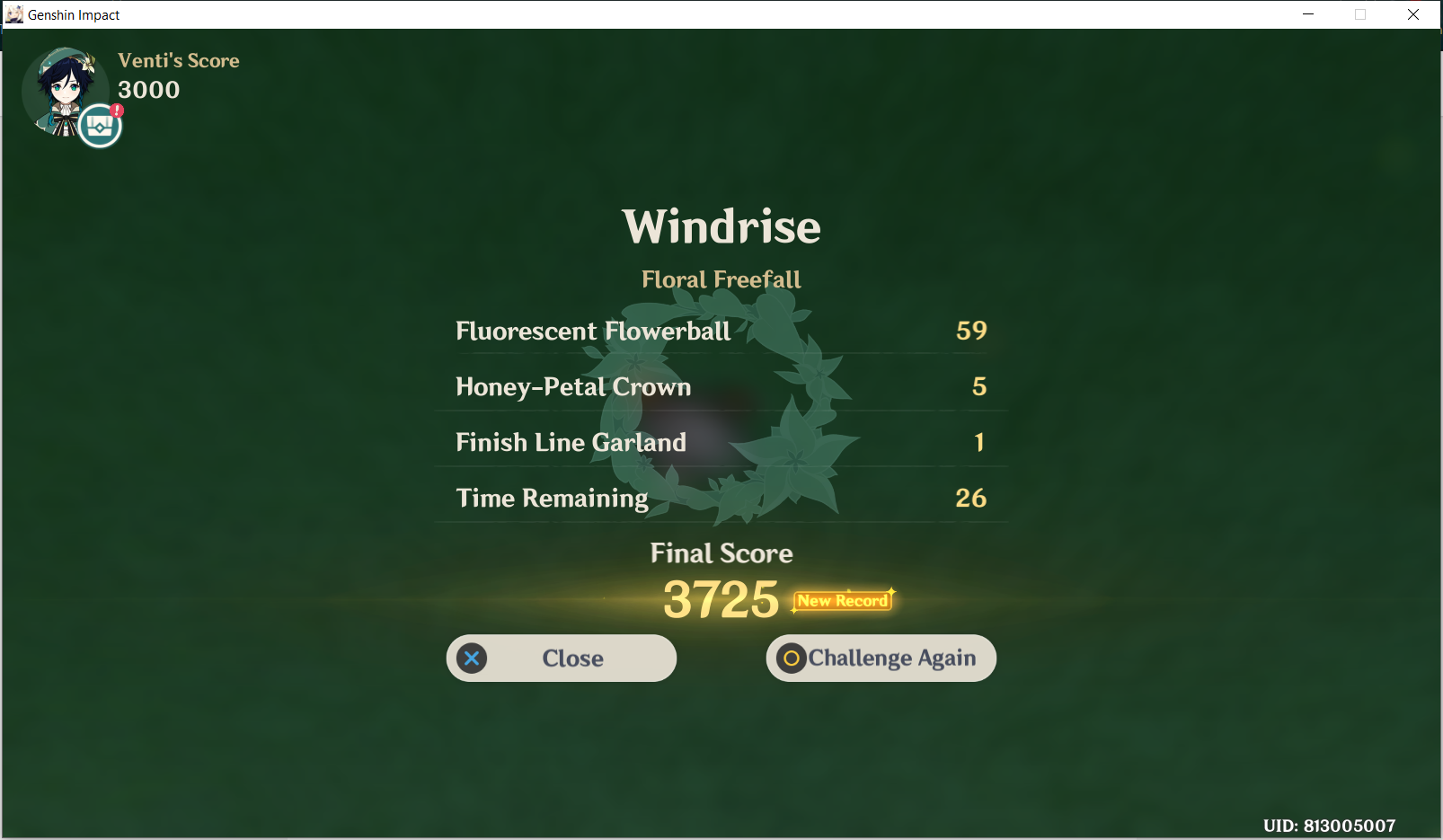This screenshot has width=1443, height=840.
Task: Click the Floral Freefall subtitle
Action: [x=721, y=279]
